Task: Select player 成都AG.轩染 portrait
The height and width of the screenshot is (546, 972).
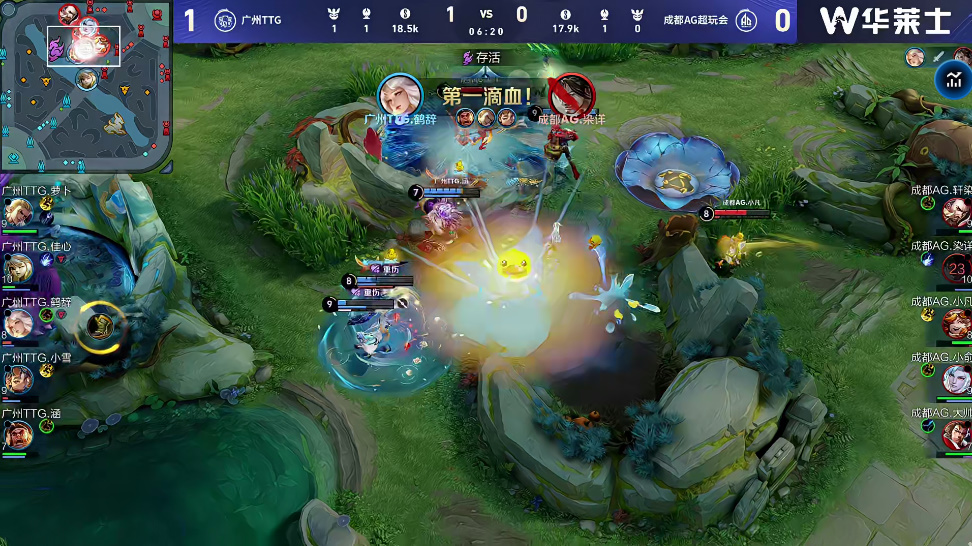Action: (956, 212)
